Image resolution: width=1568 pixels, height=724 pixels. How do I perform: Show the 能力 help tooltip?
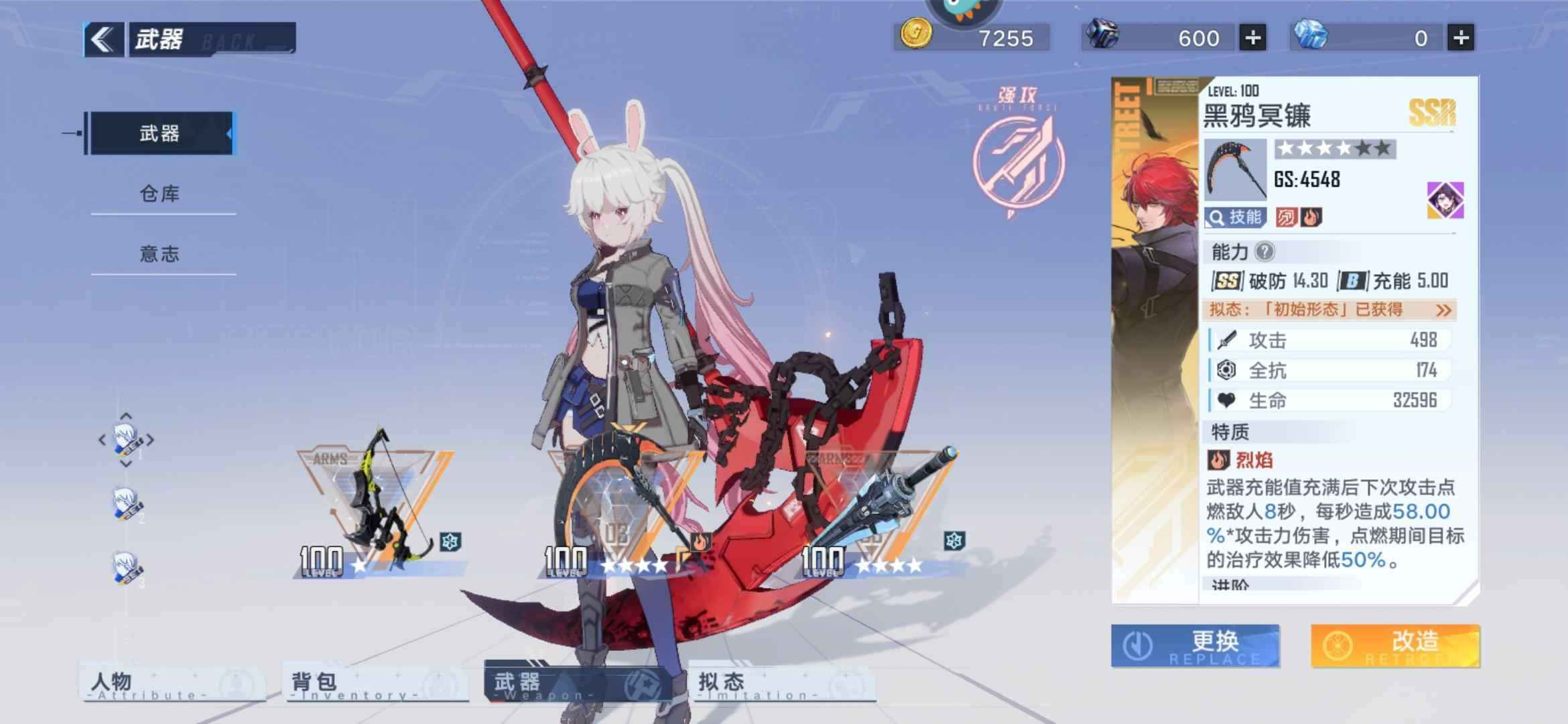click(x=1264, y=252)
